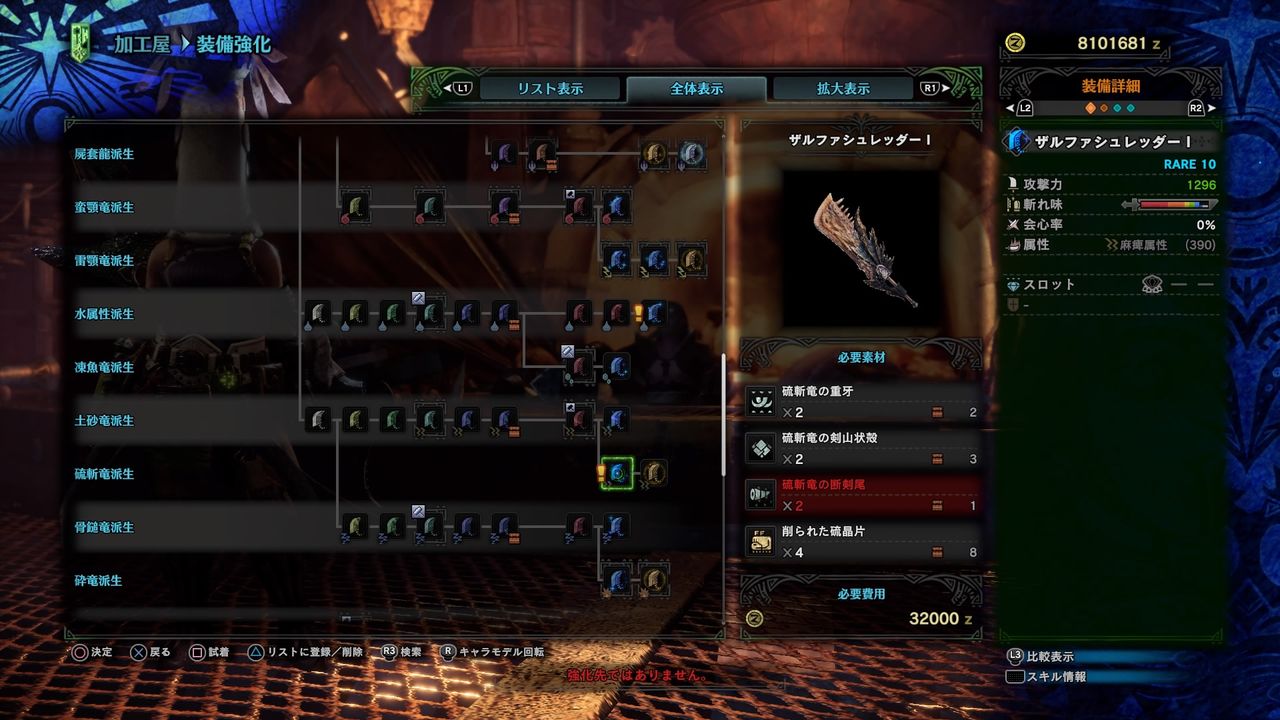Image resolution: width=1280 pixels, height=720 pixels.
Task: Click the red 硫斬竜の断剣尾 material icon
Action: pyautogui.click(x=759, y=493)
